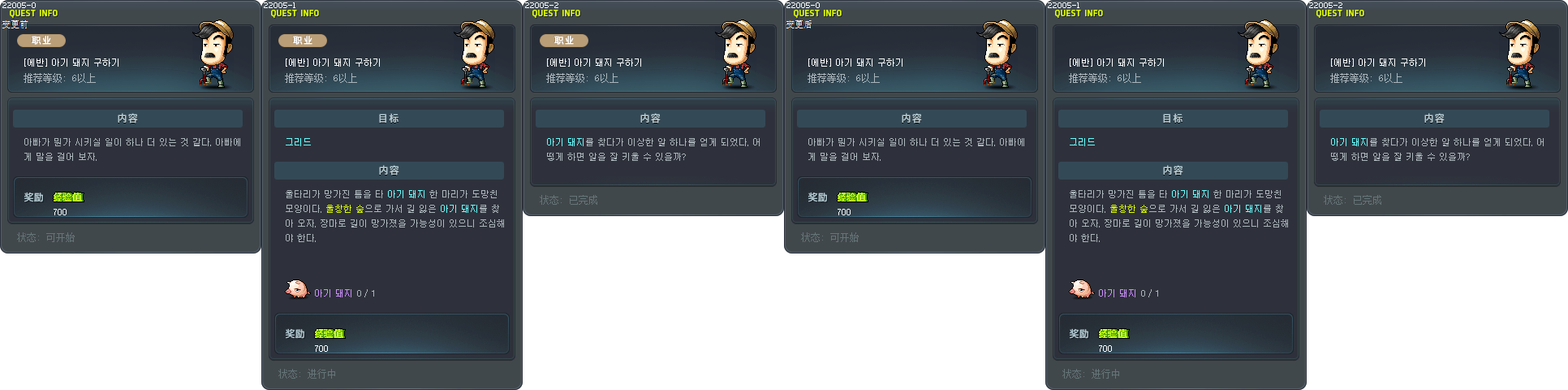
Task: Click the 职业 badge on the 可开始 quest panel
Action: [41, 41]
